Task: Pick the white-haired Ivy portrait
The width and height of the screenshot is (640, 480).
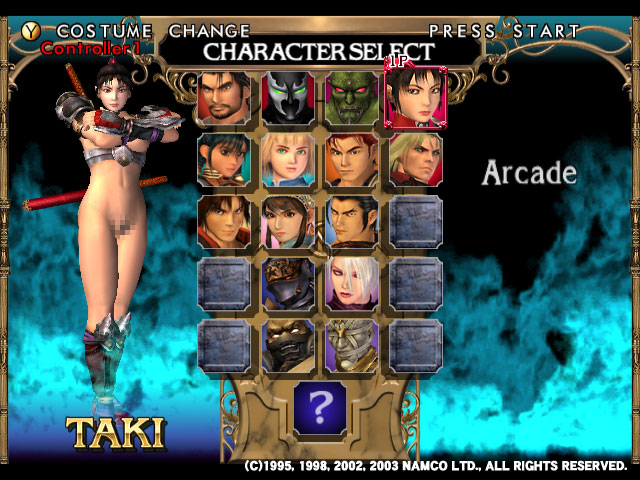Action: (x=352, y=283)
